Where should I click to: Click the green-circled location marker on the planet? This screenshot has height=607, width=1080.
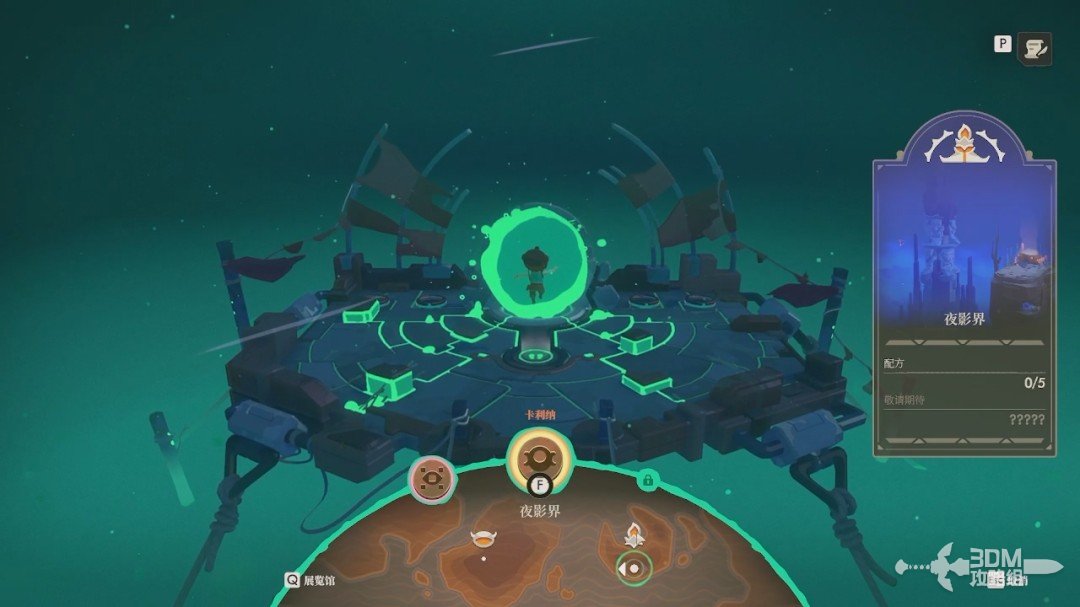(x=633, y=567)
